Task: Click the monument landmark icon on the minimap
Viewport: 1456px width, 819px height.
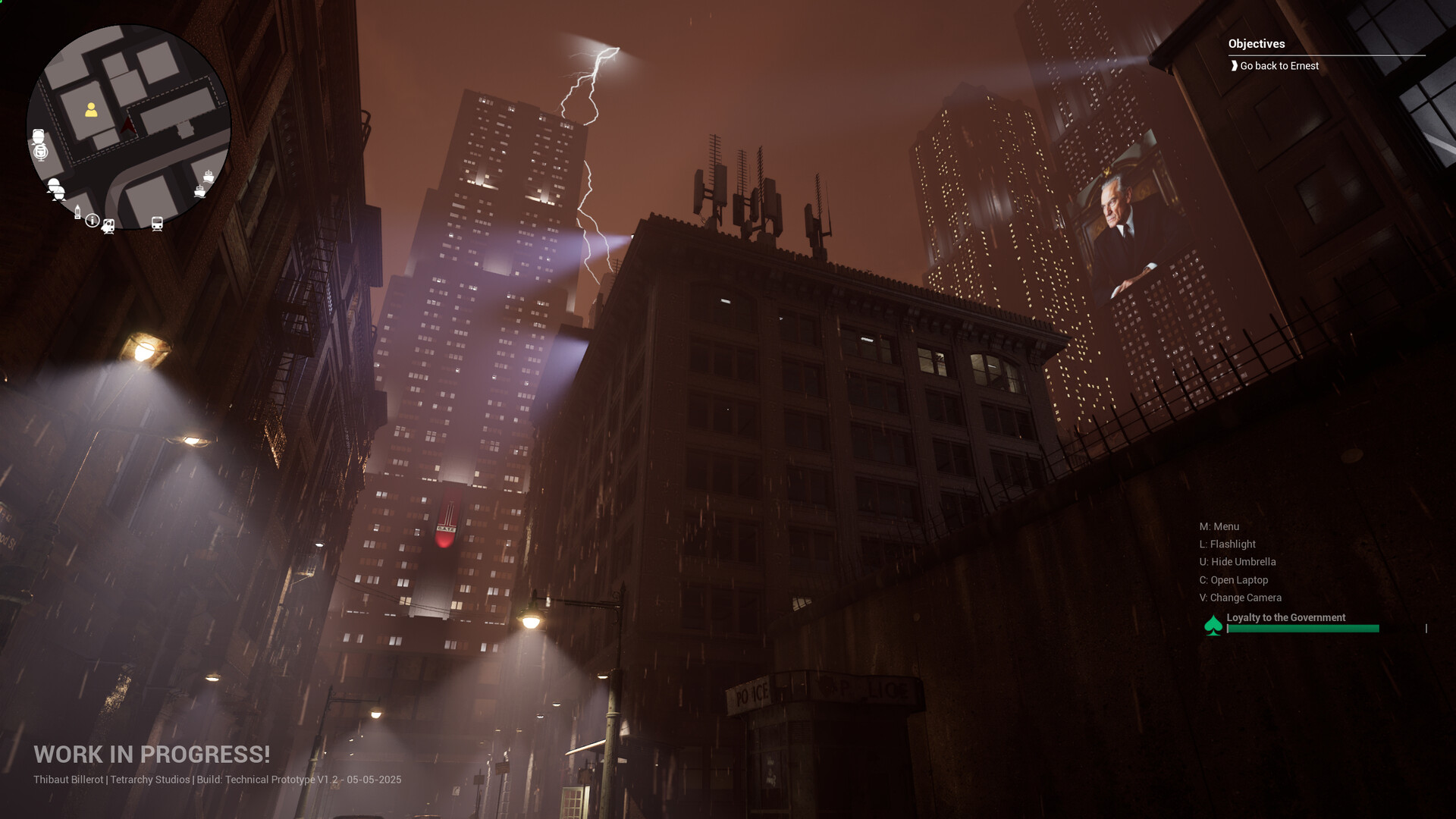Action: pyautogui.click(x=77, y=213)
